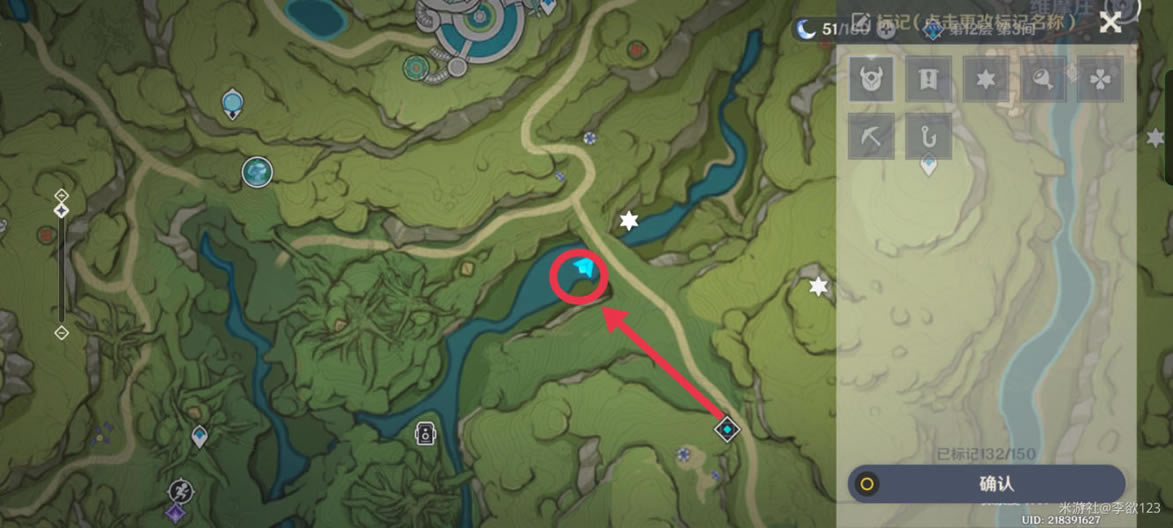Add resin with the plus button
The image size is (1173, 528).
tap(887, 30)
